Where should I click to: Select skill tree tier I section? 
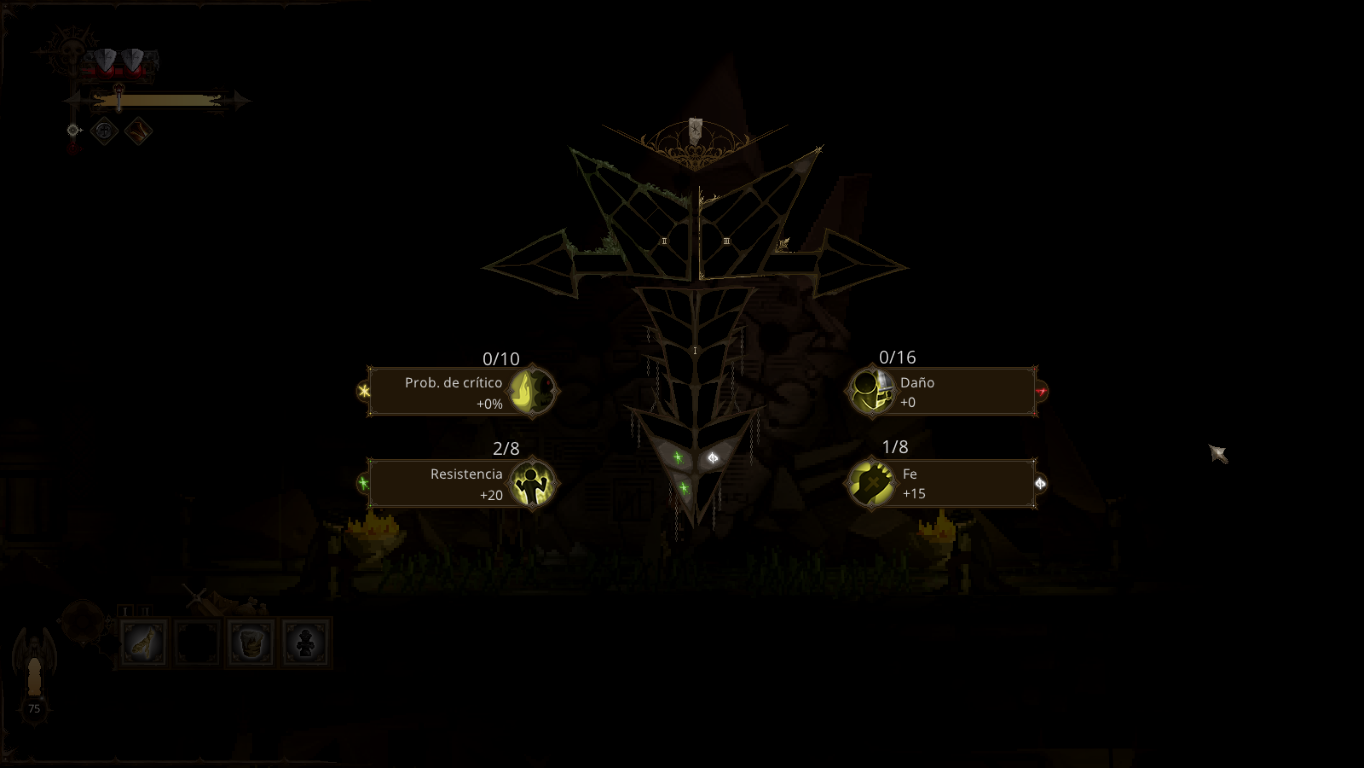click(x=695, y=350)
